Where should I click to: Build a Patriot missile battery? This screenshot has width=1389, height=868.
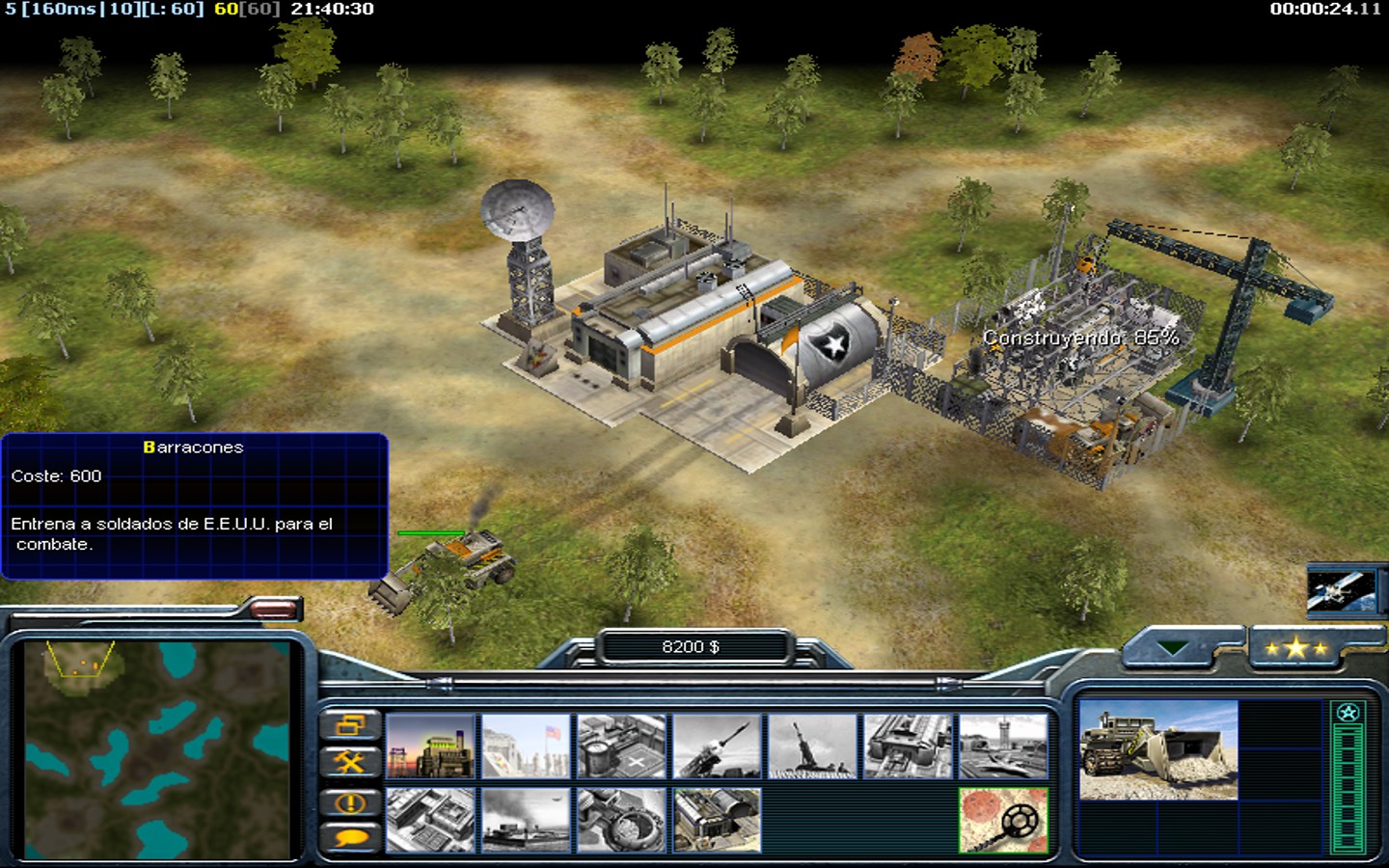coord(717,746)
